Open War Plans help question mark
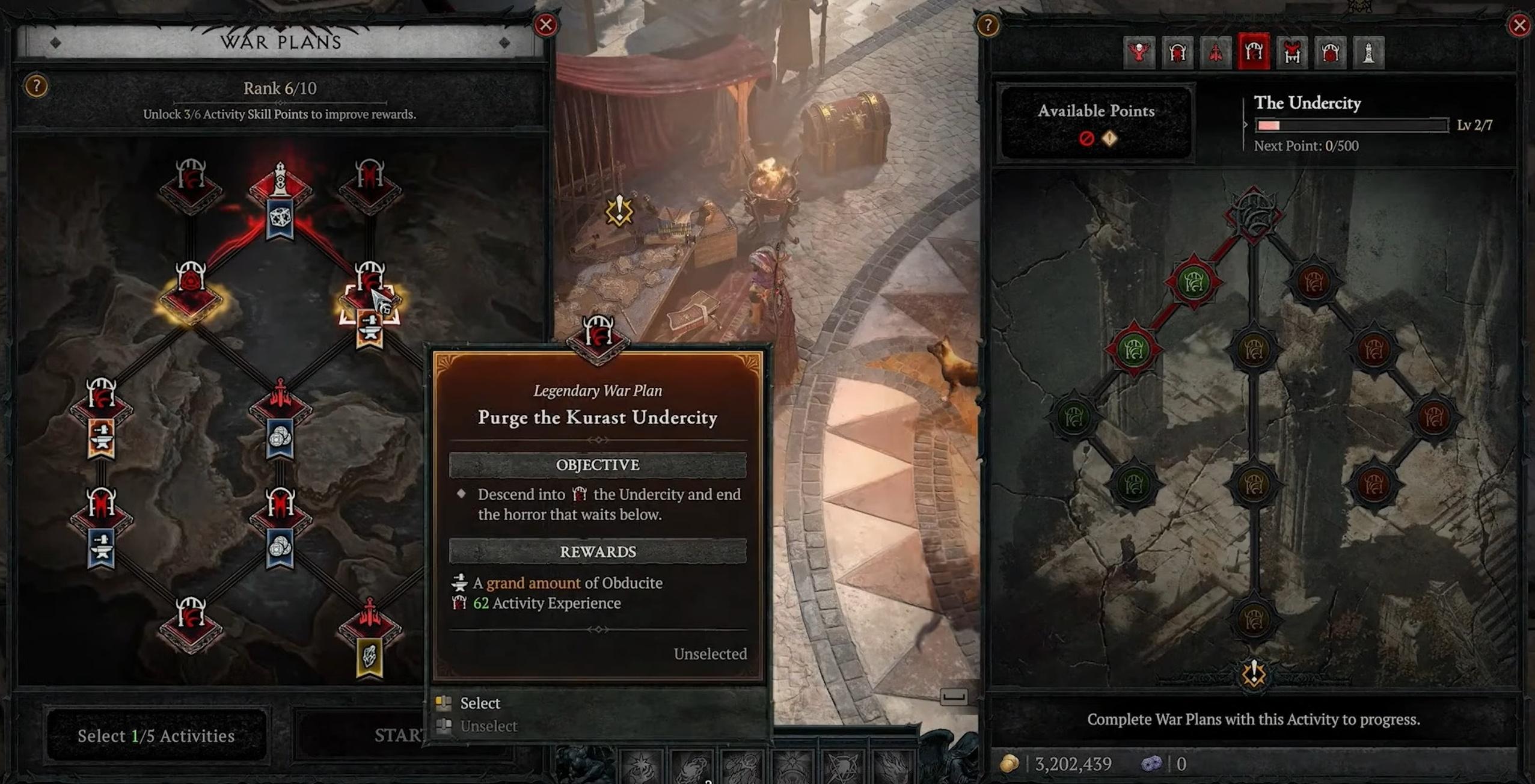Viewport: 1535px width, 784px height. click(36, 87)
